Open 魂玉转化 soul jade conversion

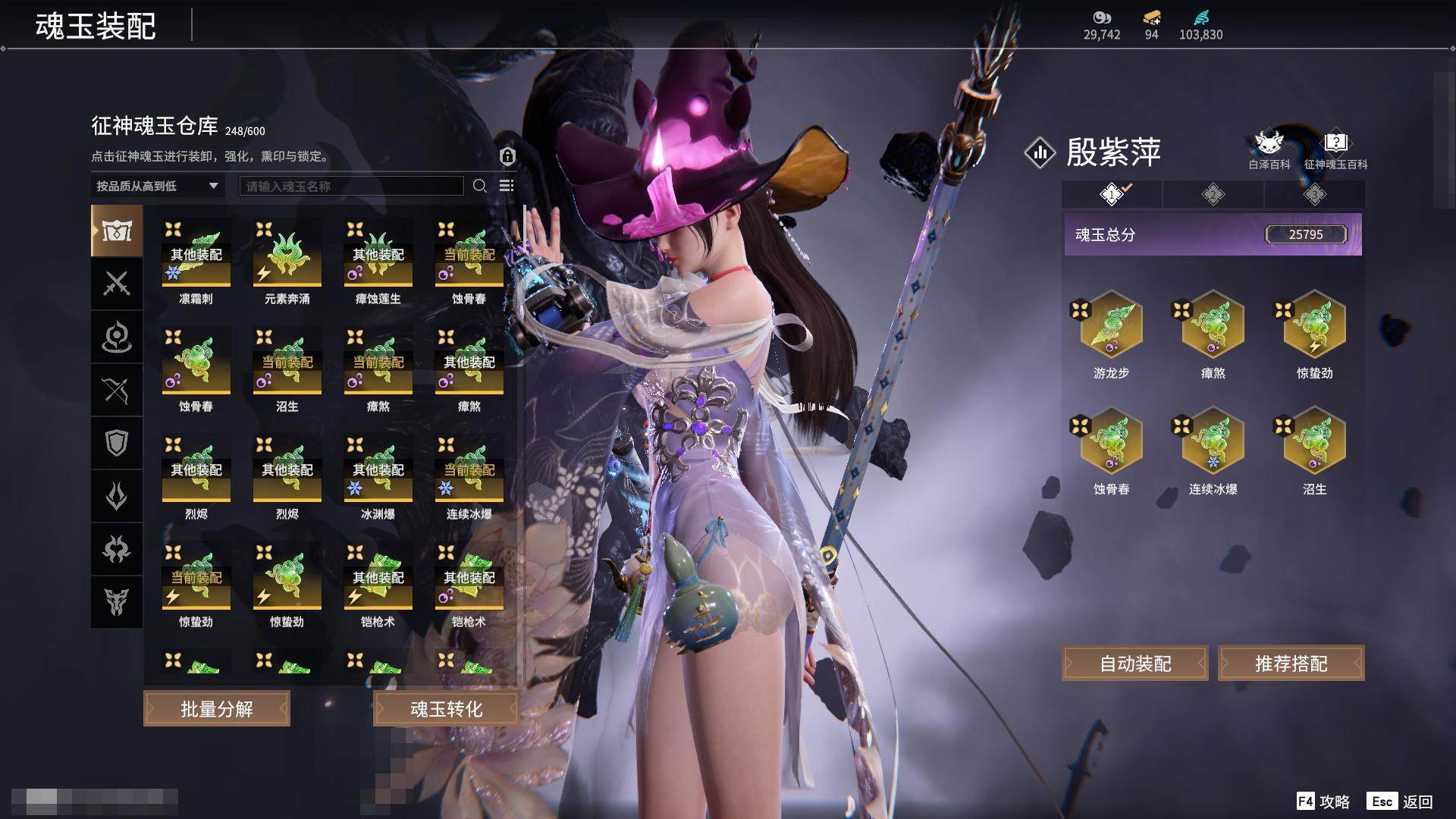click(x=446, y=709)
